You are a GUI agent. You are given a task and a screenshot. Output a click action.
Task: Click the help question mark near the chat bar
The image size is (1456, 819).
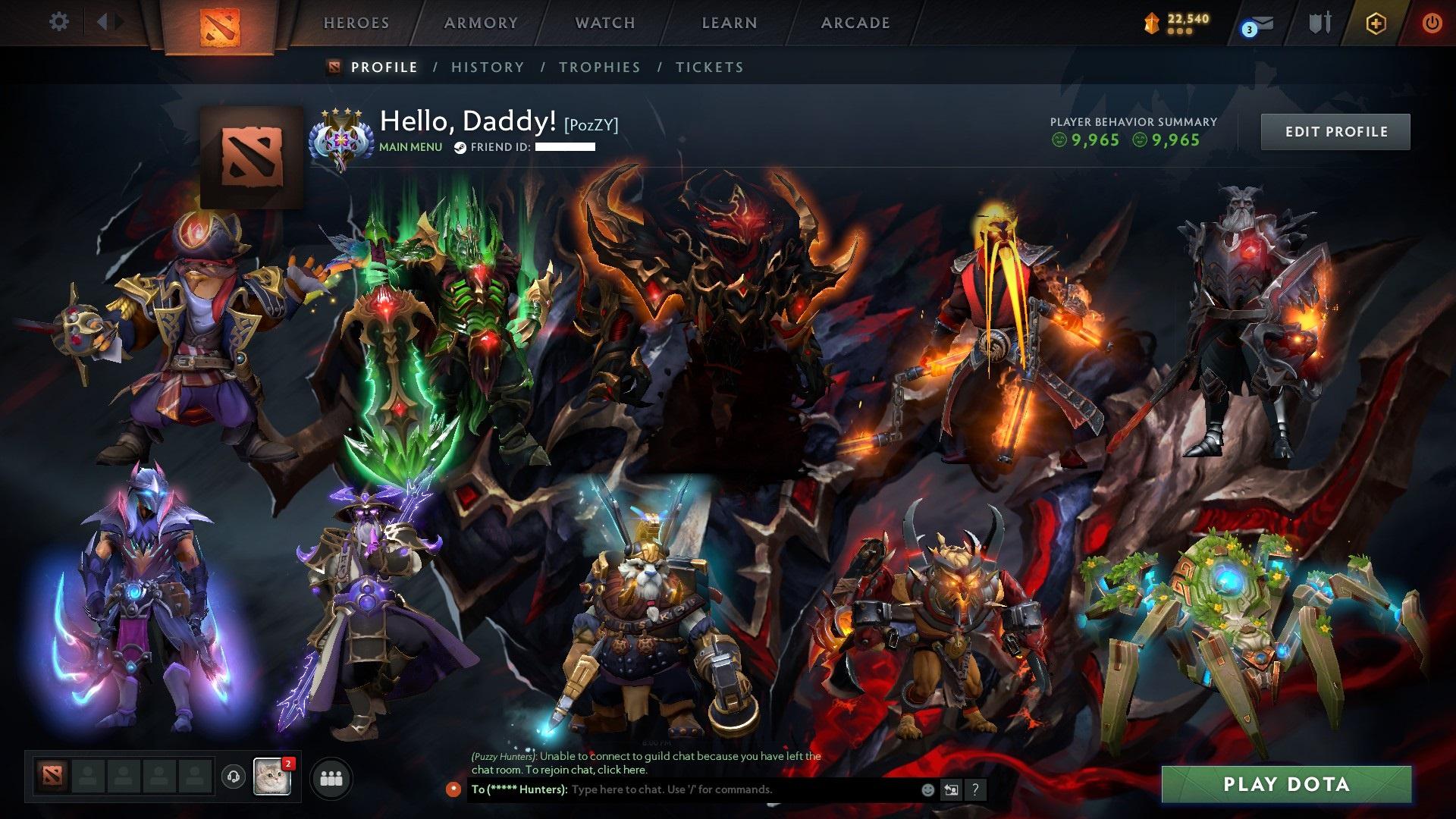point(975,789)
